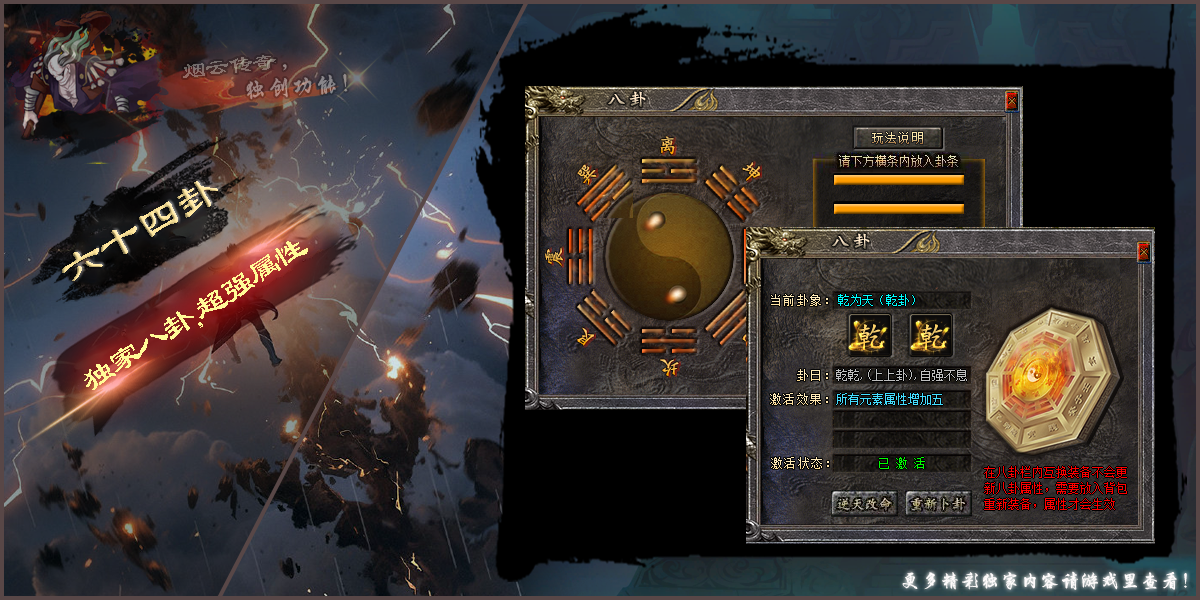The image size is (1200, 600).
Task: Click the lower orange hexagram bar slot
Action: [x=898, y=208]
